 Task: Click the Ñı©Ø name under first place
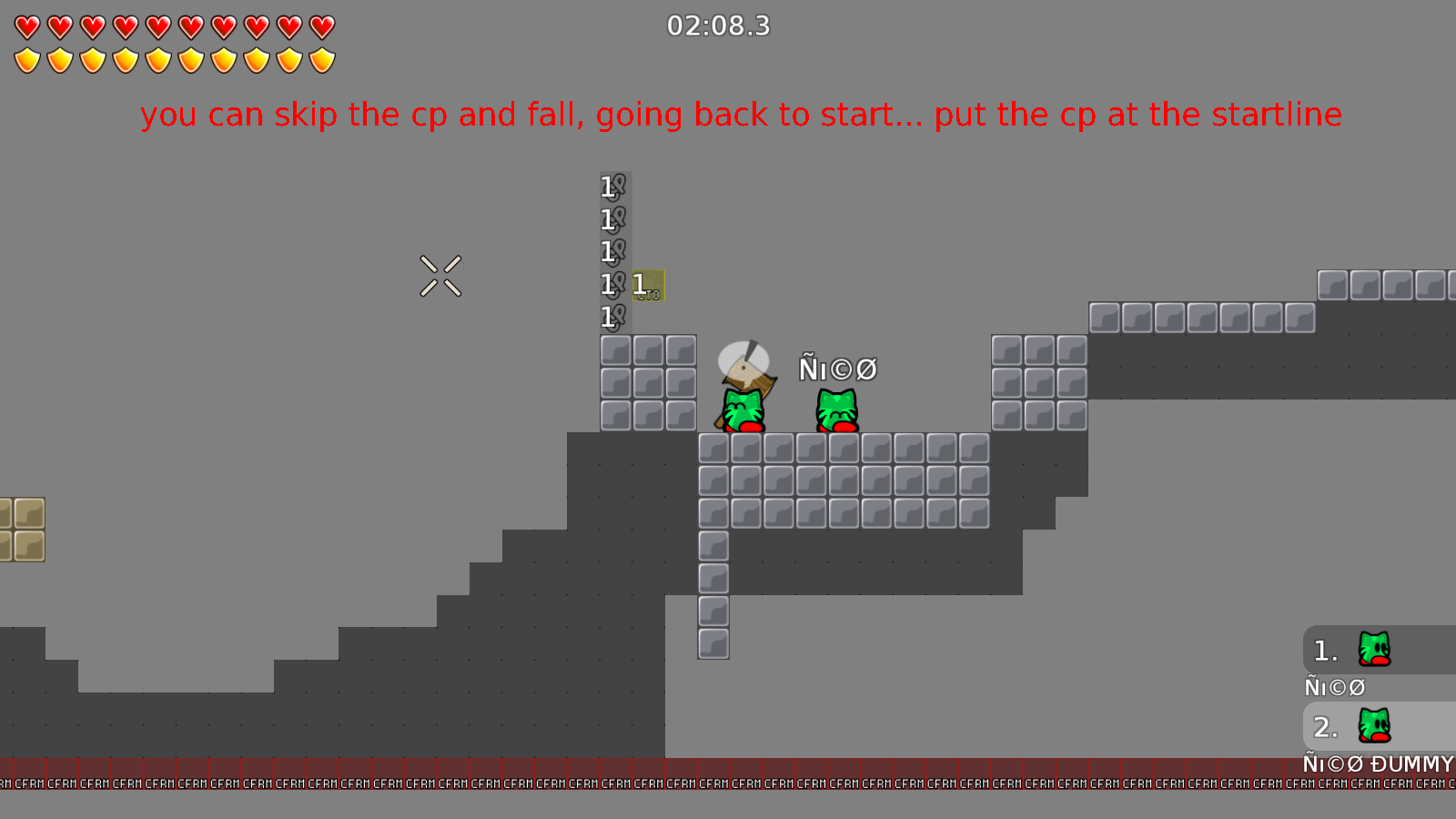[1334, 688]
